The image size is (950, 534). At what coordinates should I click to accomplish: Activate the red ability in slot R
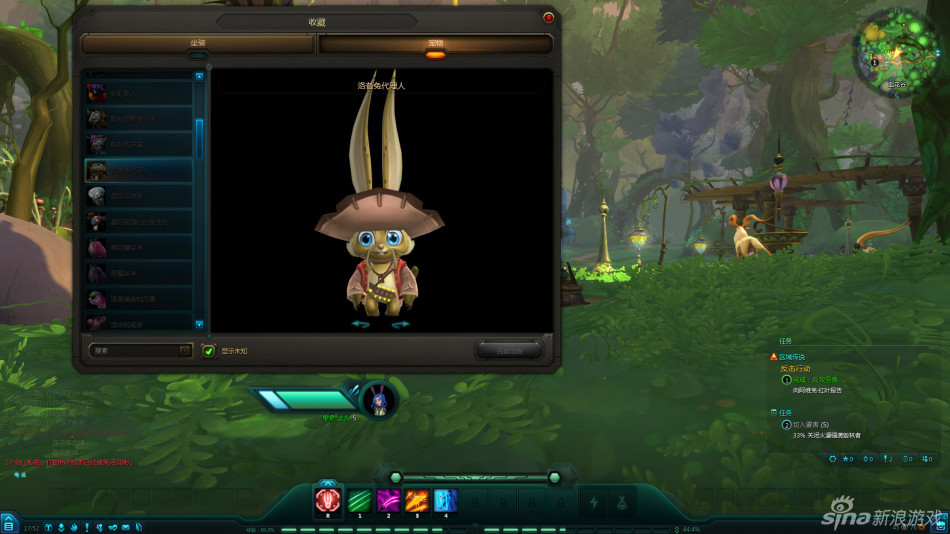(328, 499)
